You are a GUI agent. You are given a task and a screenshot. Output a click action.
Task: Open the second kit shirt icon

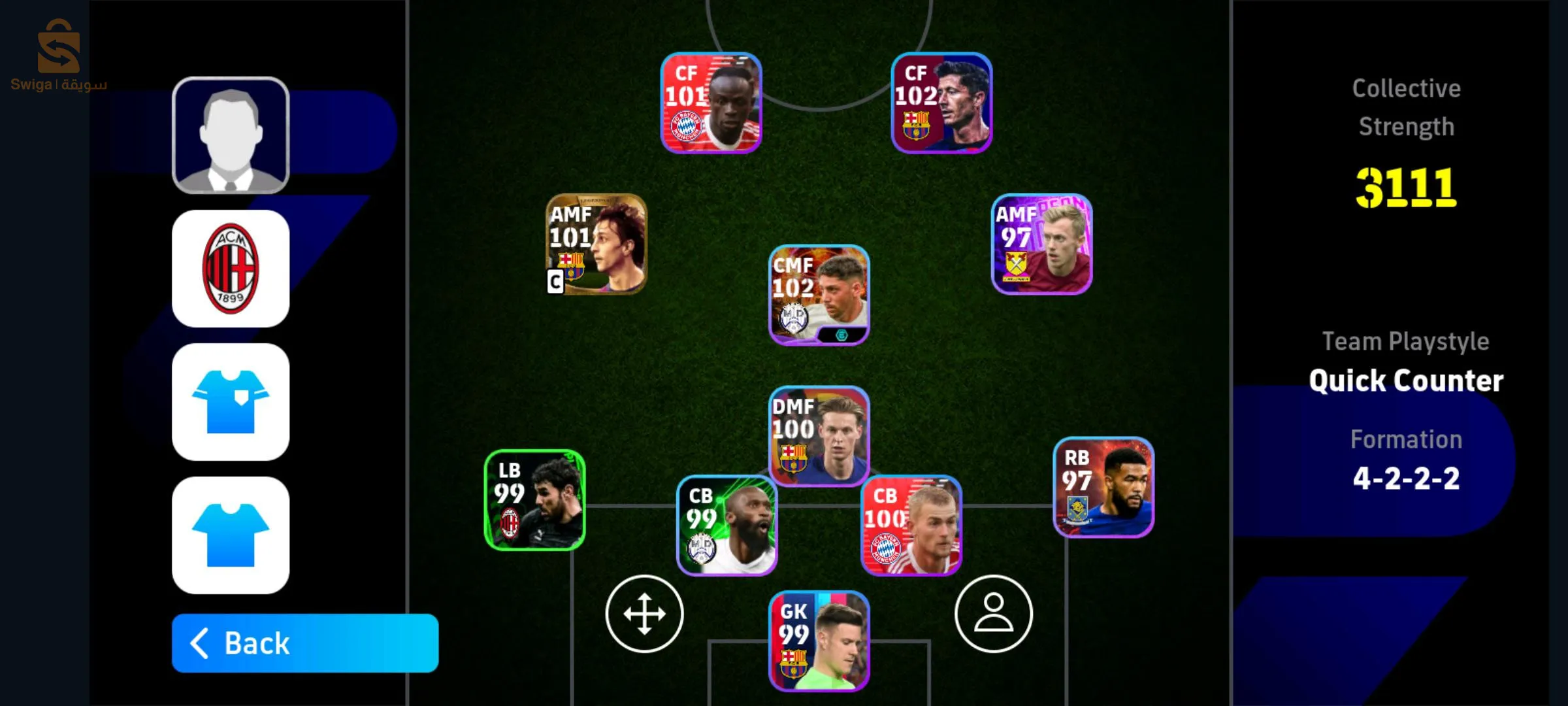tap(230, 535)
